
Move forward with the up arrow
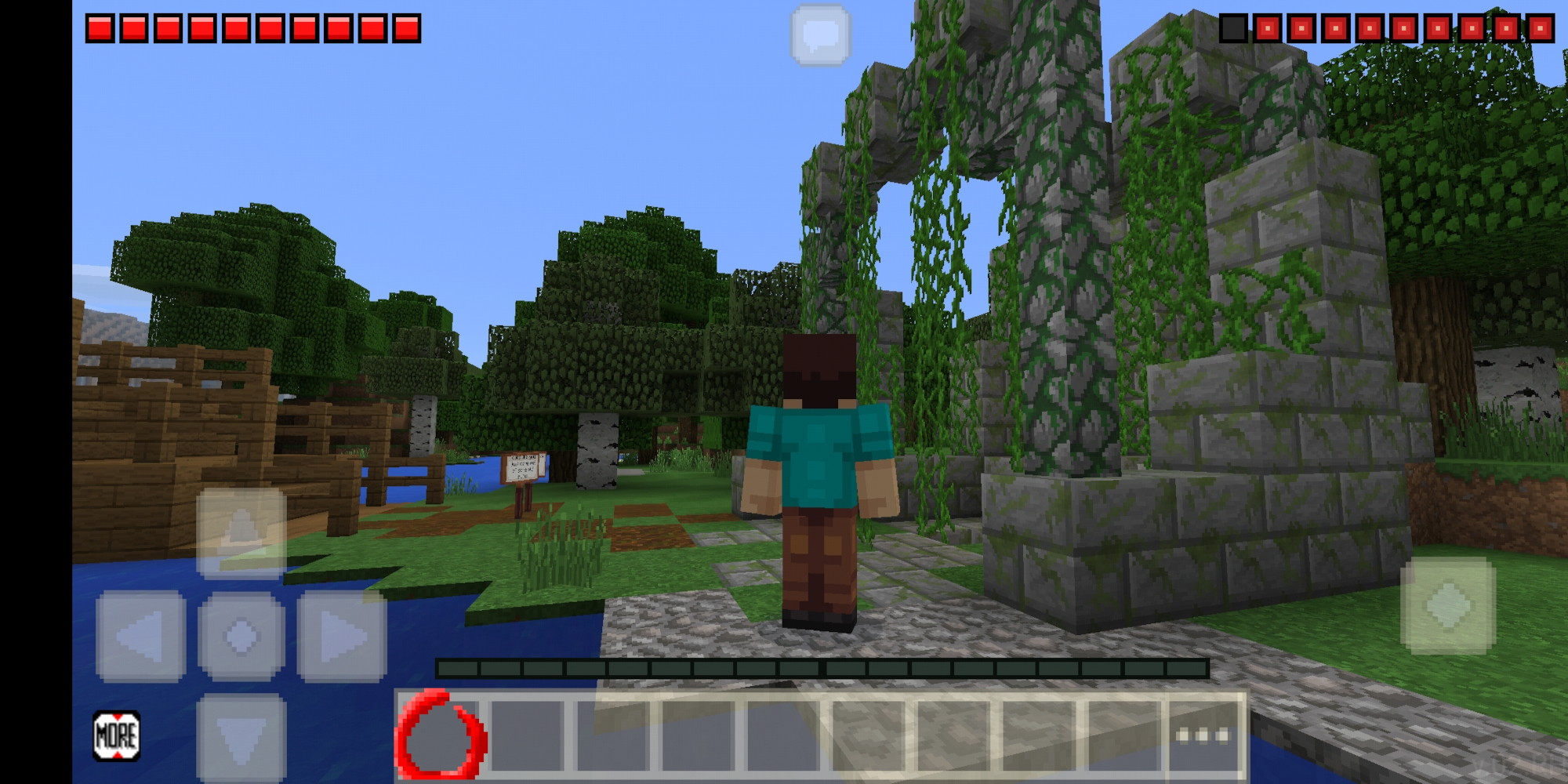click(x=241, y=532)
